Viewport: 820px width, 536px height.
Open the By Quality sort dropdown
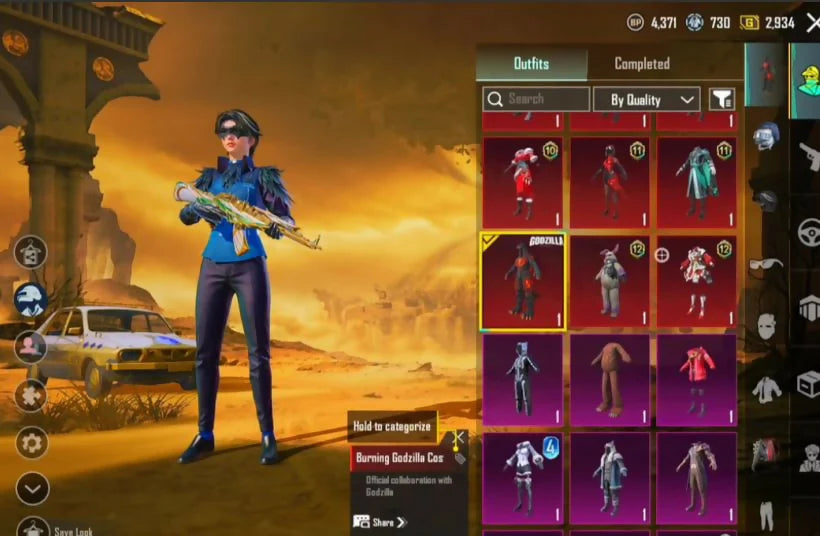(645, 99)
